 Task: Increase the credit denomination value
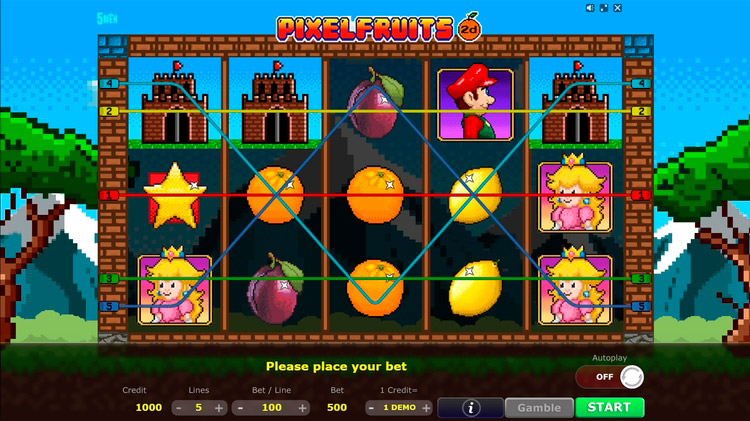point(426,408)
